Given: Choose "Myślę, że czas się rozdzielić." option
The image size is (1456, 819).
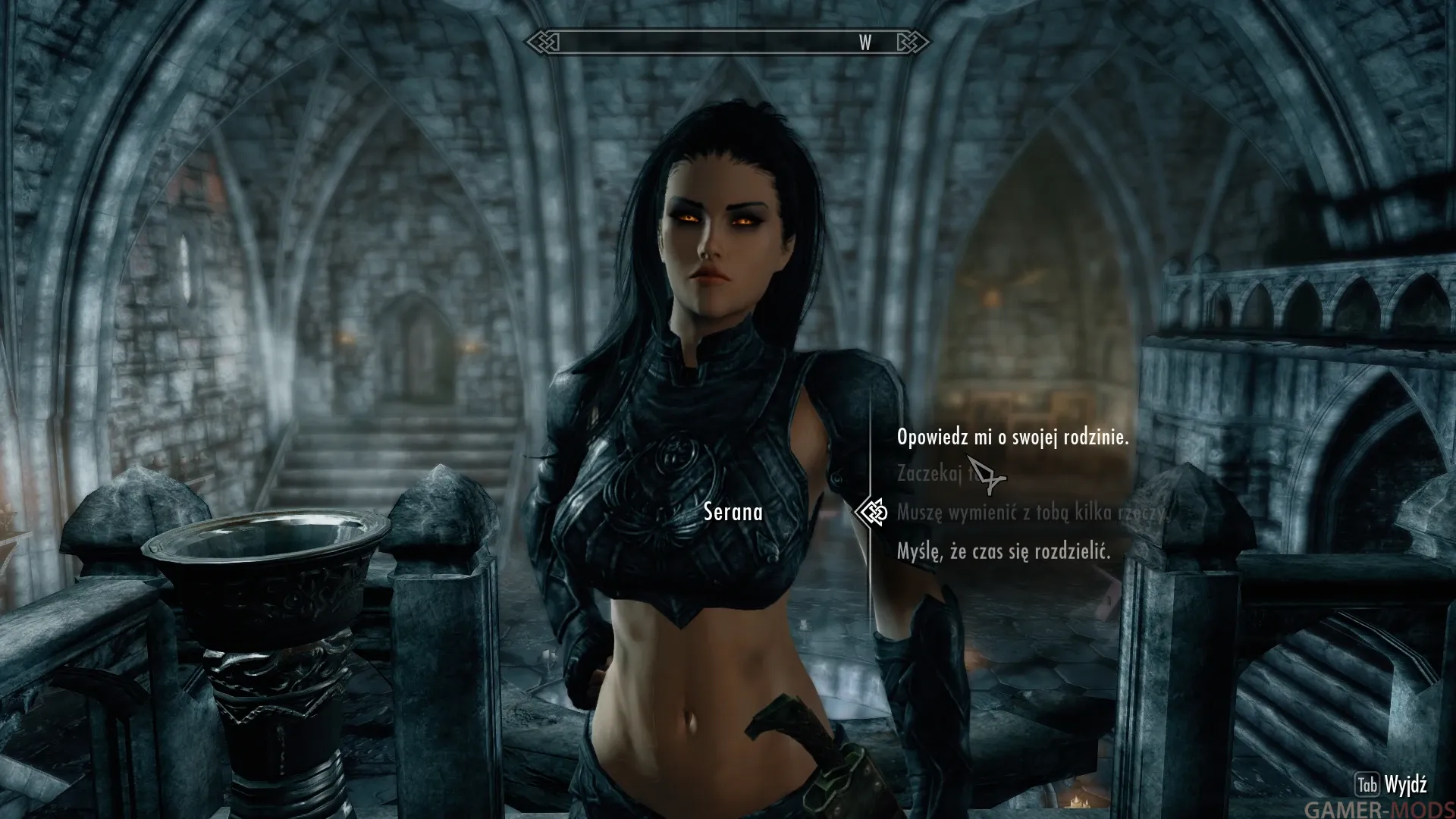Looking at the screenshot, I should click(x=1003, y=551).
